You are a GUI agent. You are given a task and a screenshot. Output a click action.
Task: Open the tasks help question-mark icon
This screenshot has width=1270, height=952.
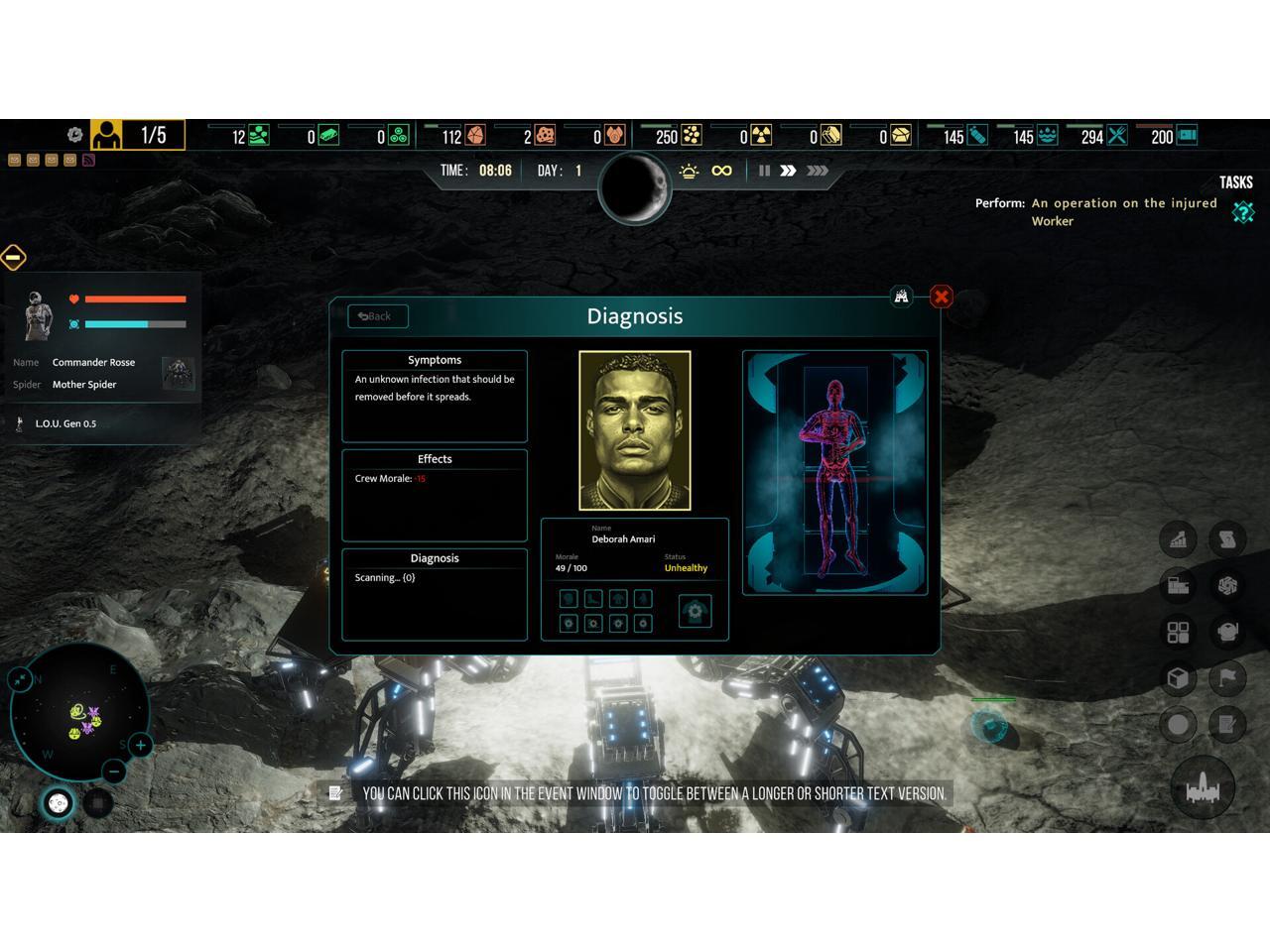click(1243, 212)
